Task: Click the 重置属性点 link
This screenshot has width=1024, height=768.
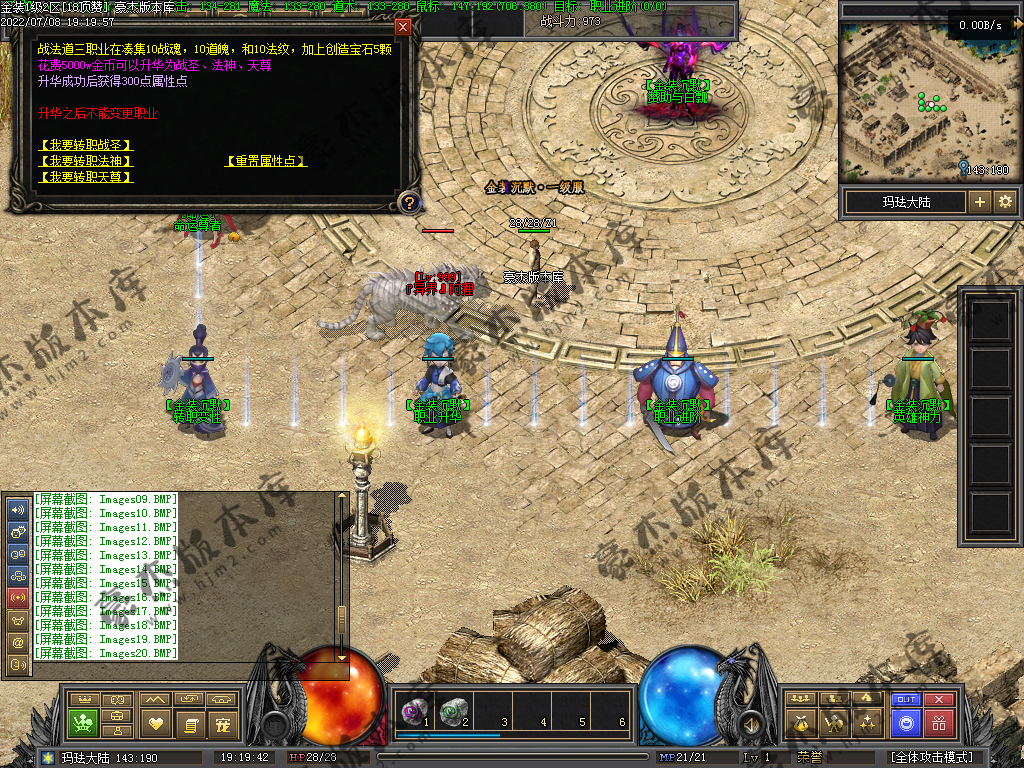Action: 266,161
